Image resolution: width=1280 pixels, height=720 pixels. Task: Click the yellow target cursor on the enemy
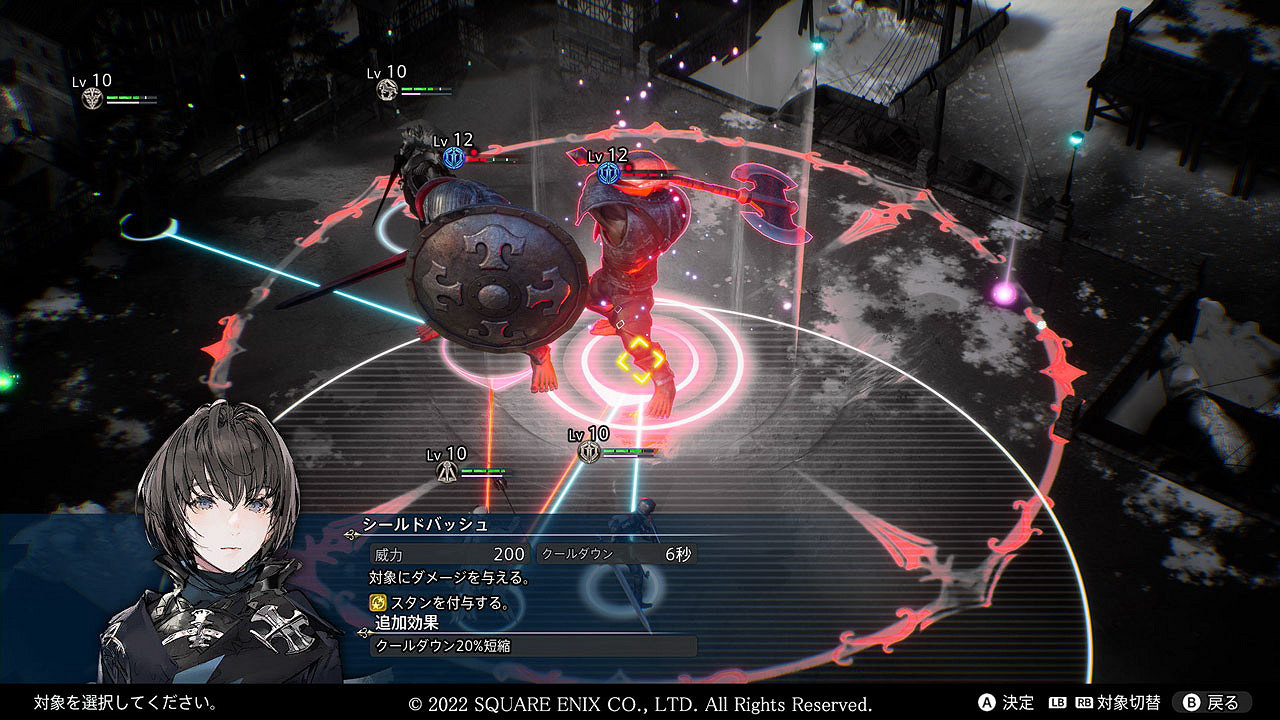click(639, 360)
